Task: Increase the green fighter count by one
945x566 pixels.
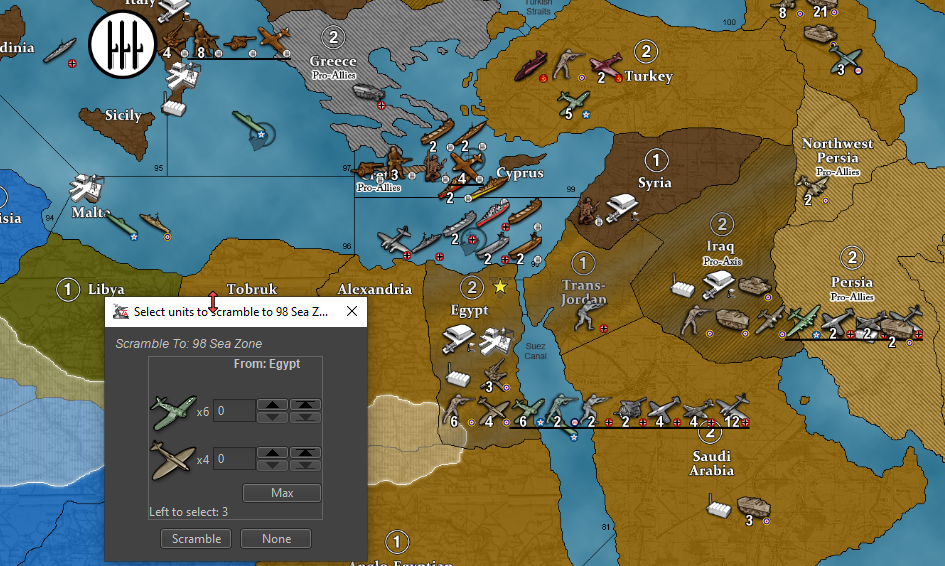Action: tap(272, 405)
